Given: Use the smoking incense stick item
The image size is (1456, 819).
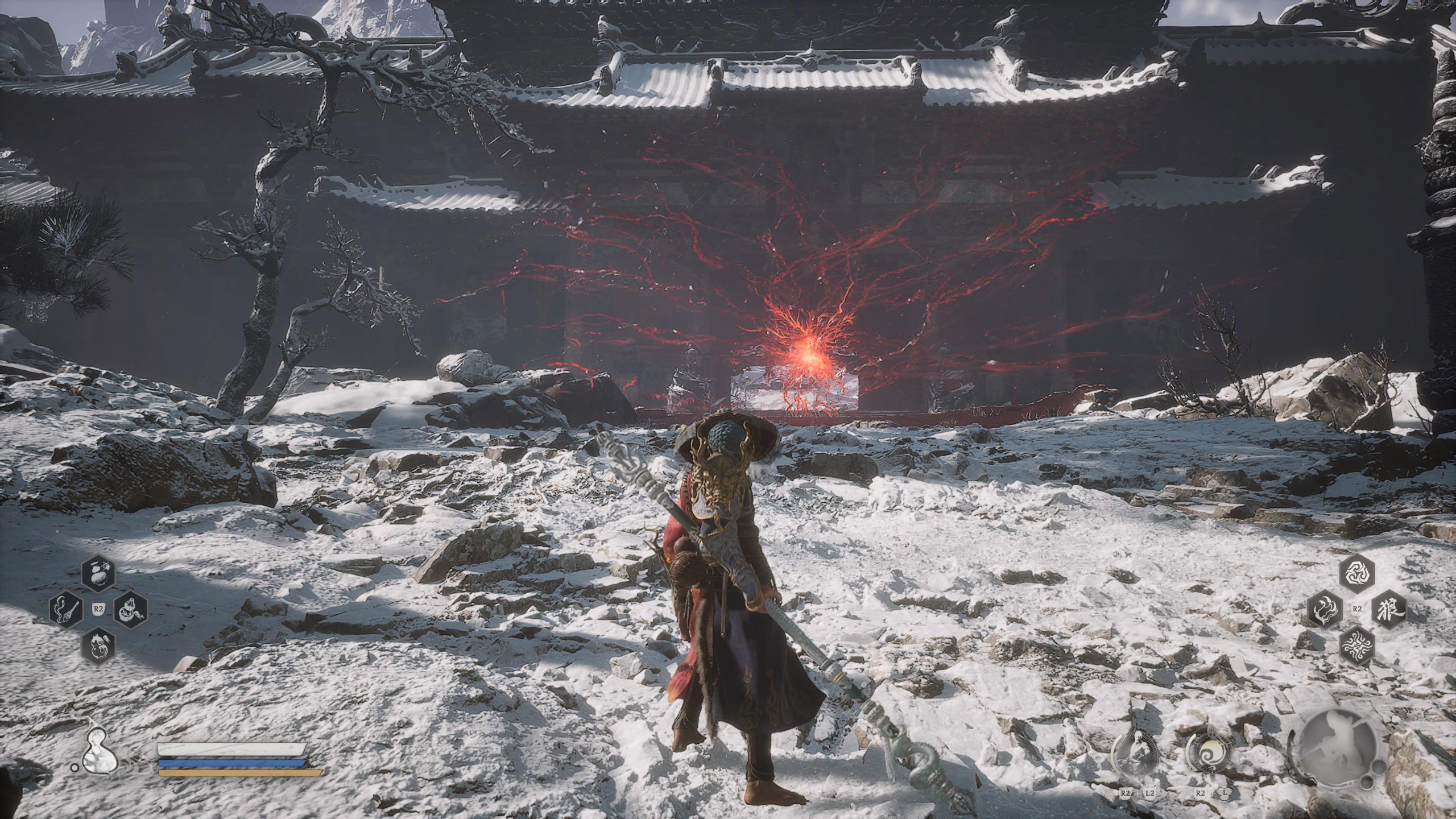Looking at the screenshot, I should tap(66, 610).
